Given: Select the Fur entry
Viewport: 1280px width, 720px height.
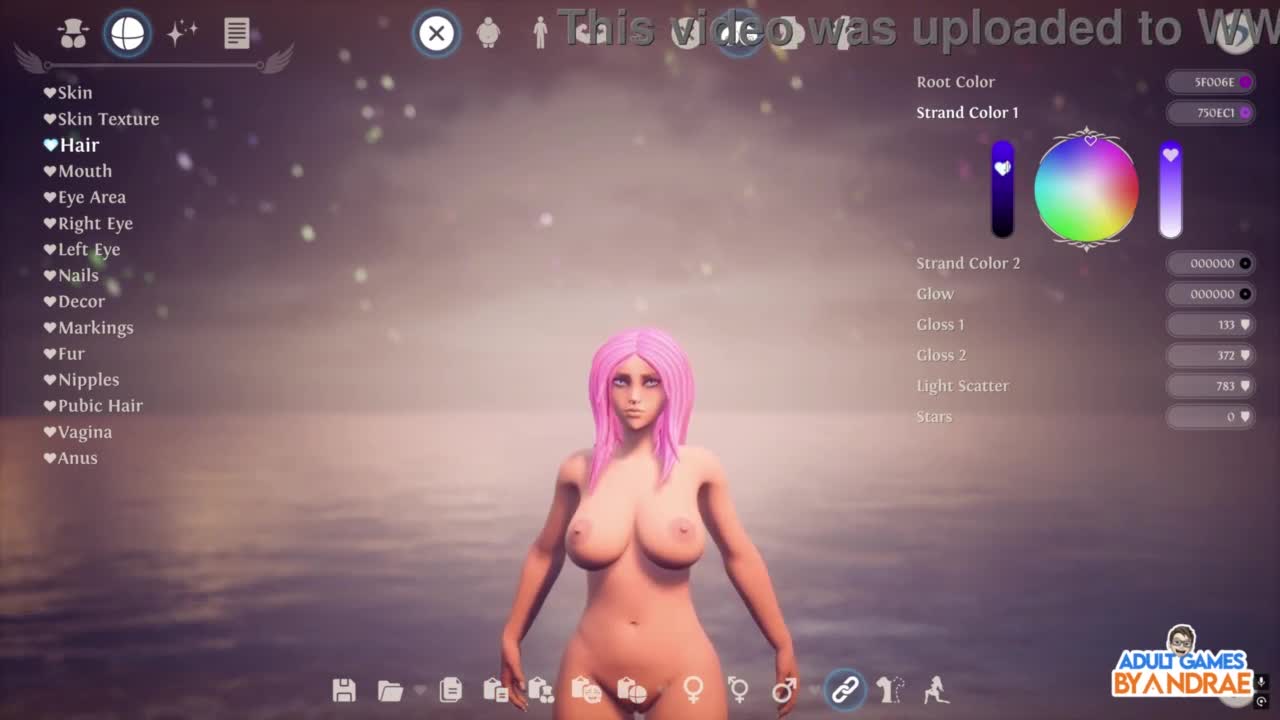Looking at the screenshot, I should click(x=71, y=353).
